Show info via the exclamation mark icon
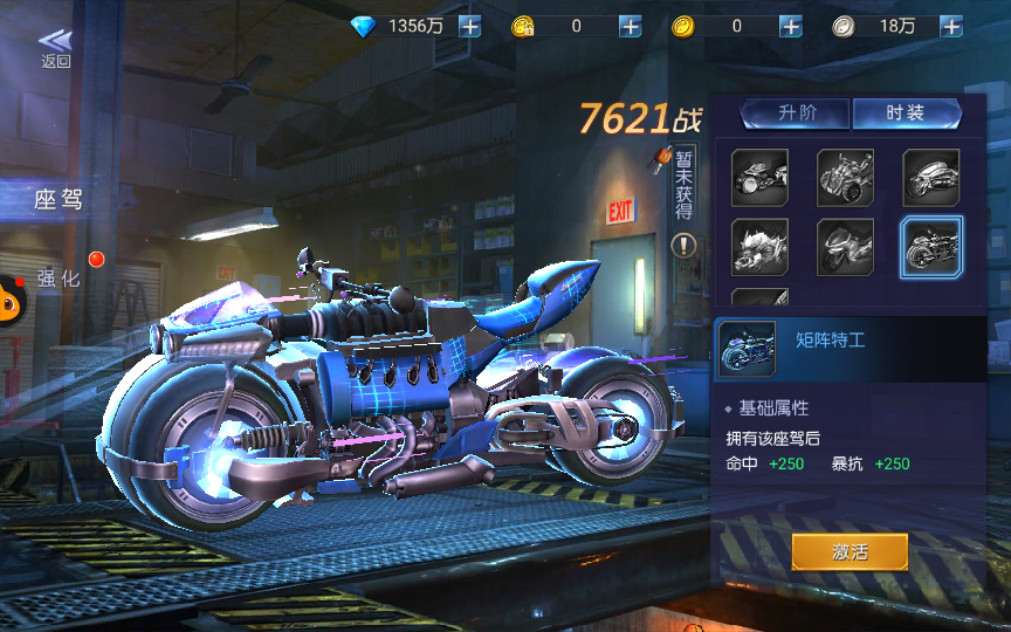This screenshot has height=632, width=1011. 684,244
